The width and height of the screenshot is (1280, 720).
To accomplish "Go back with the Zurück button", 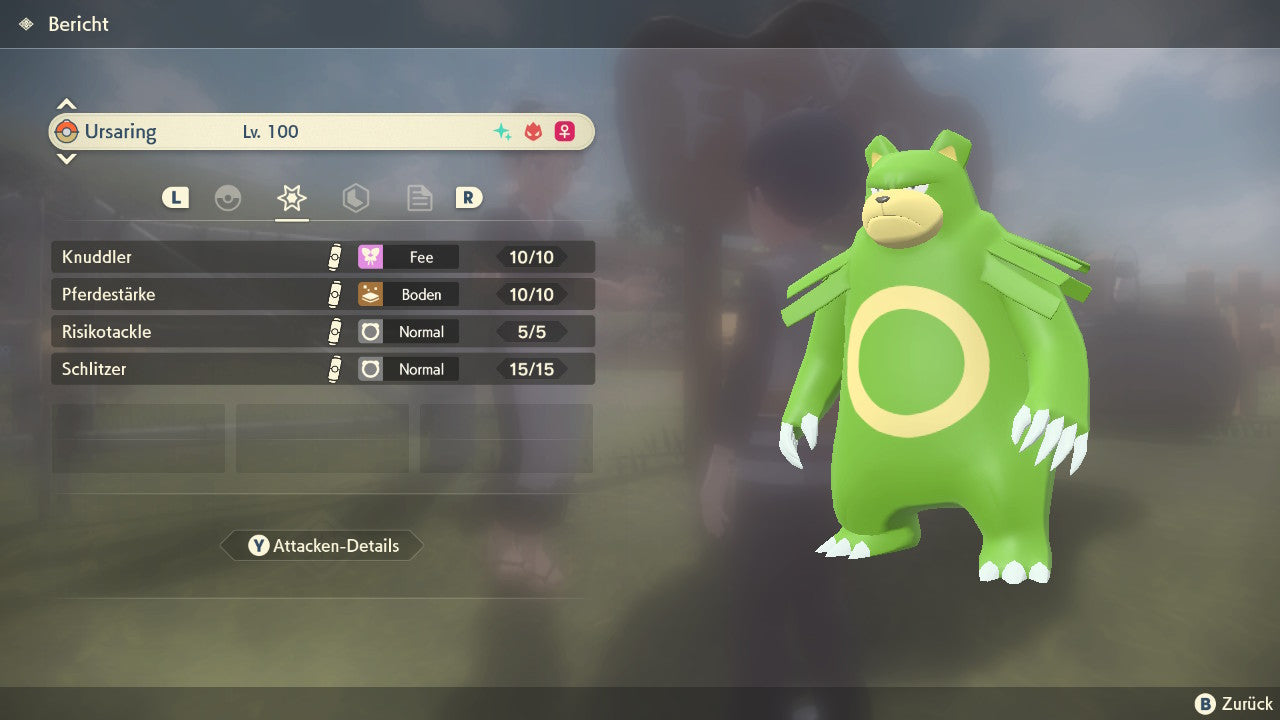I will pyautogui.click(x=1234, y=704).
